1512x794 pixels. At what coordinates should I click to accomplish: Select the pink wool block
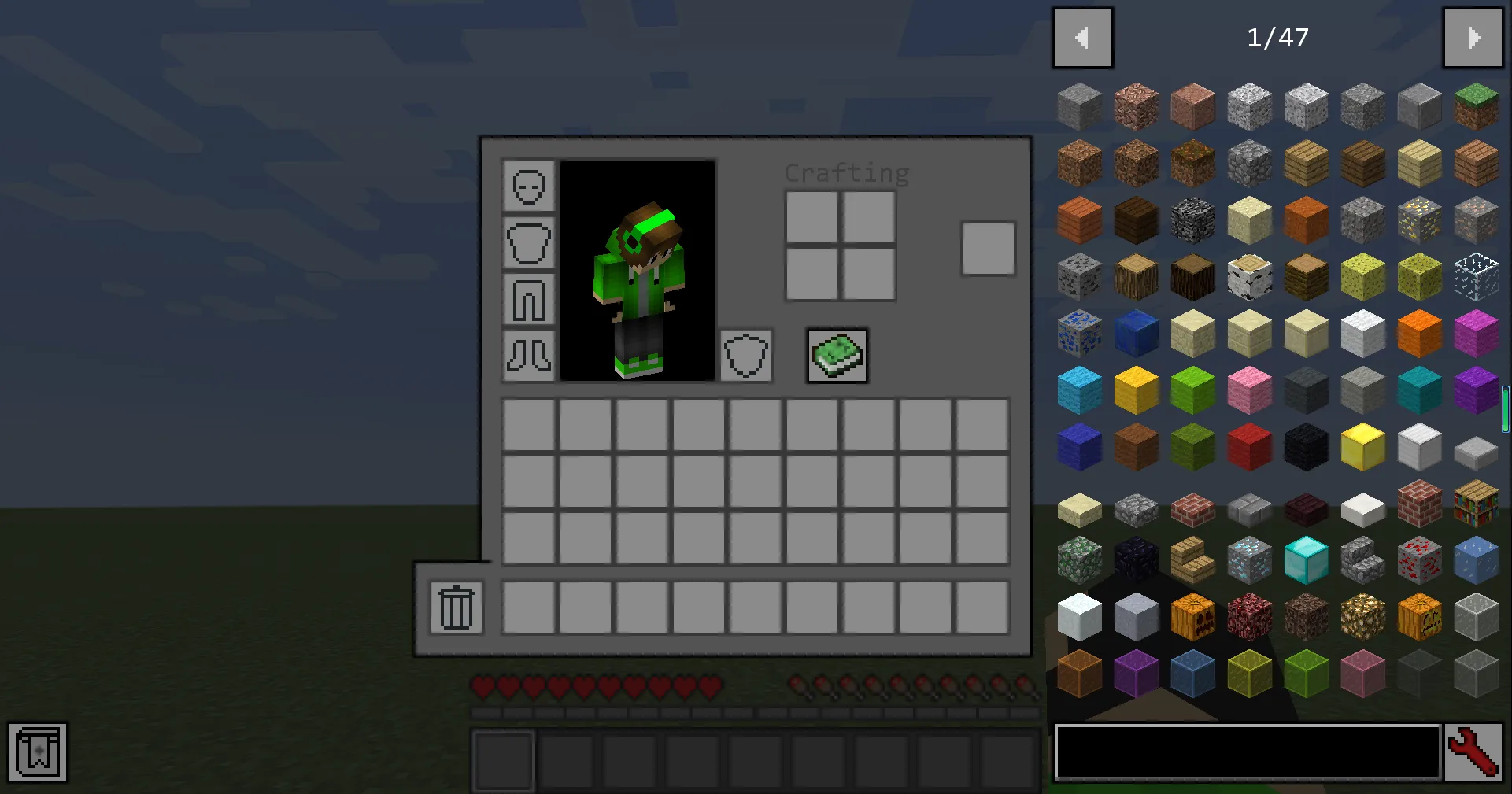1249,390
